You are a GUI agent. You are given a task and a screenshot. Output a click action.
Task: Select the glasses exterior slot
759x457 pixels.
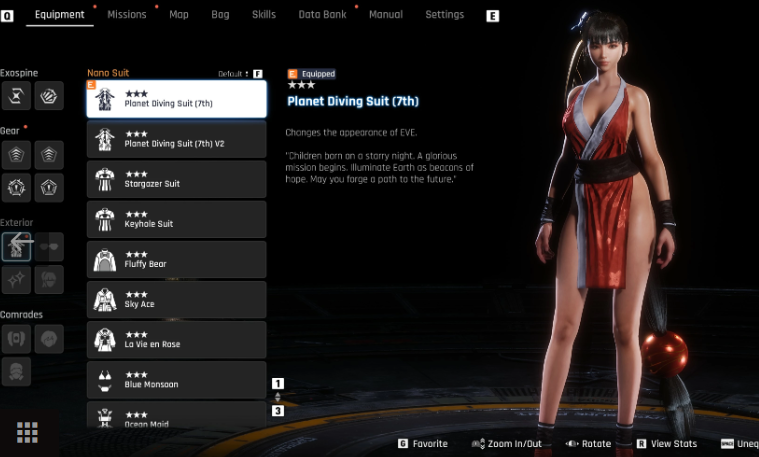pos(49,246)
